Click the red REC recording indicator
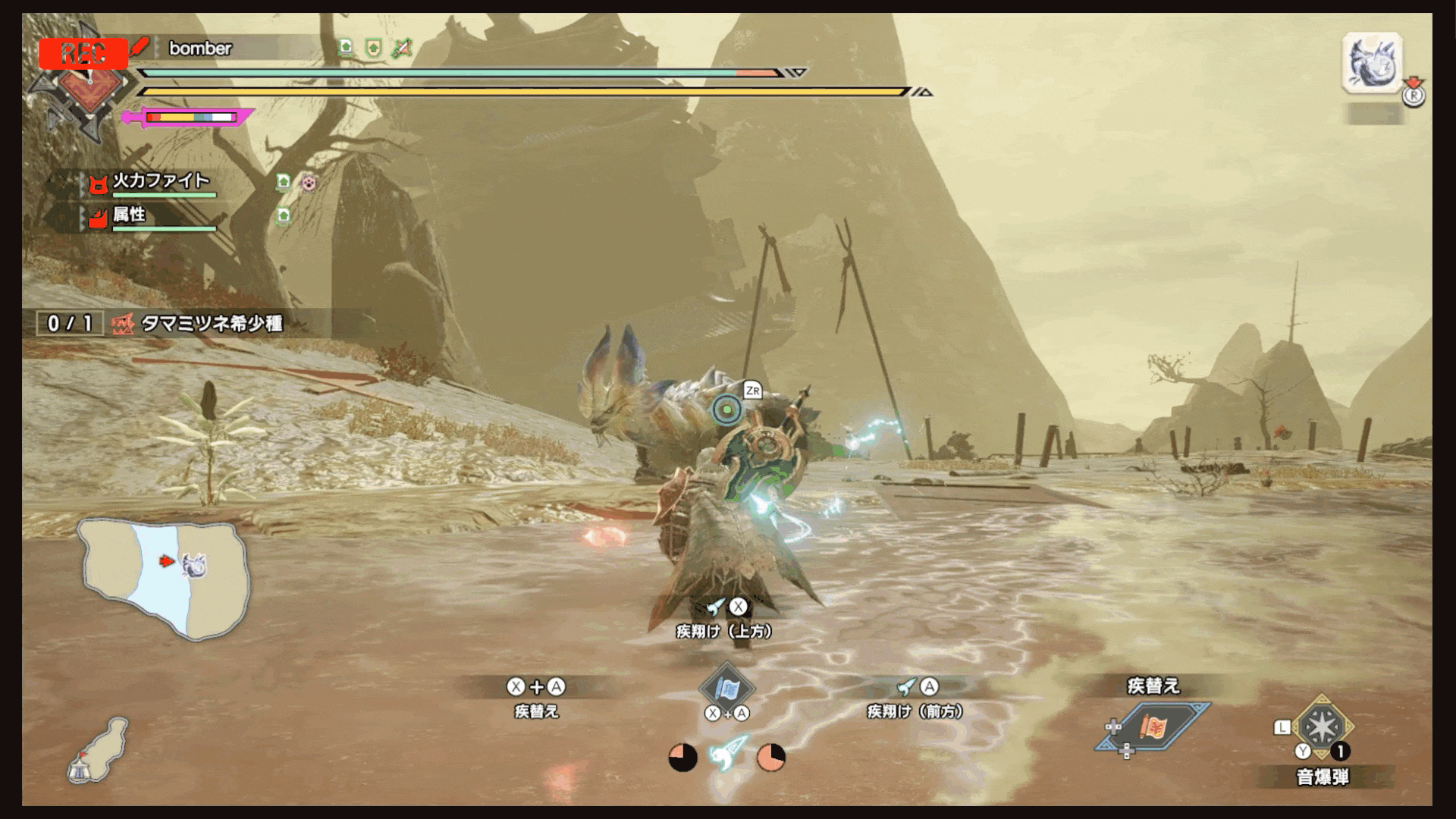 [x=83, y=53]
